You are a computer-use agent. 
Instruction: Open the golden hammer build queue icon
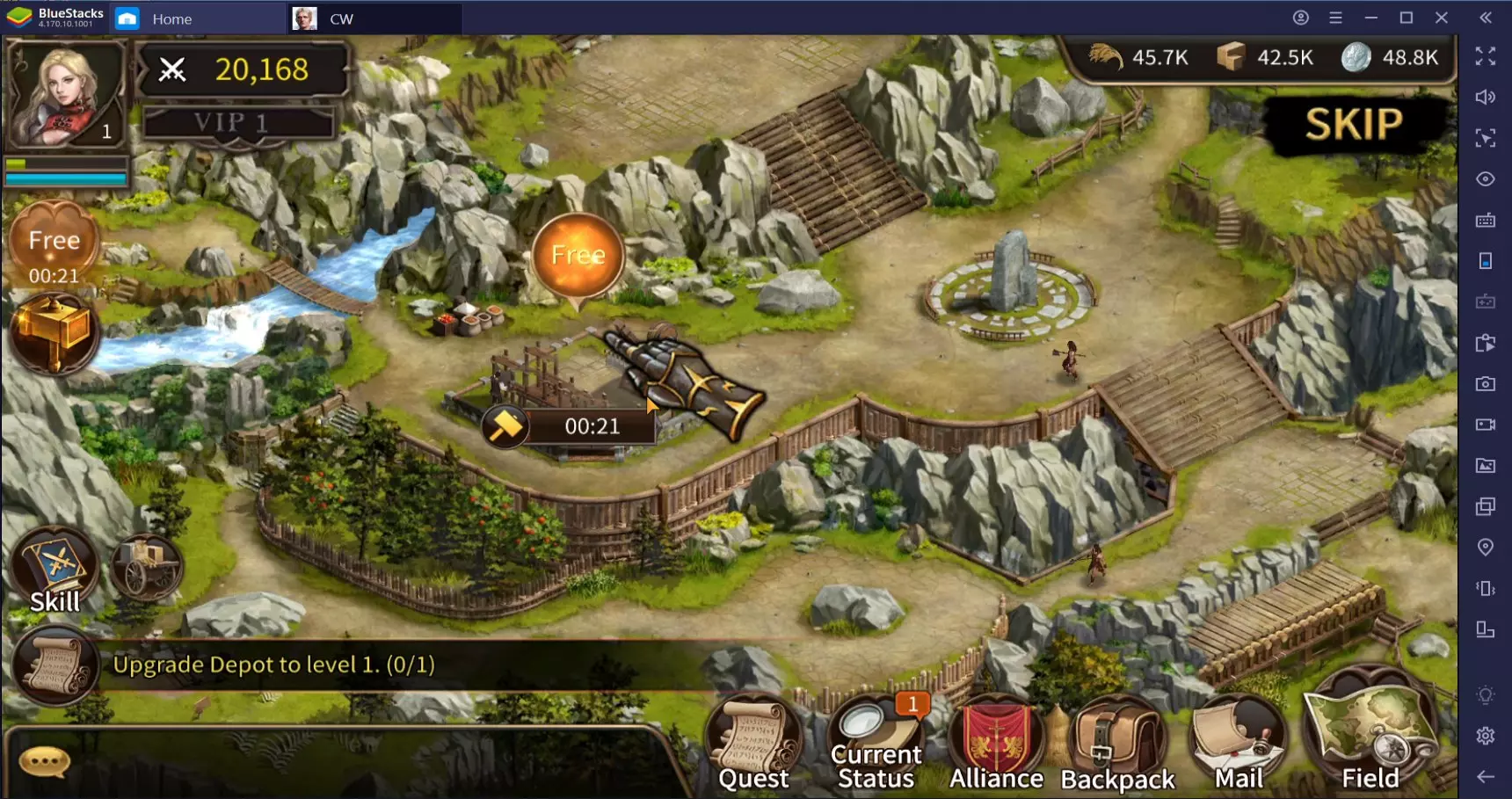[55, 335]
